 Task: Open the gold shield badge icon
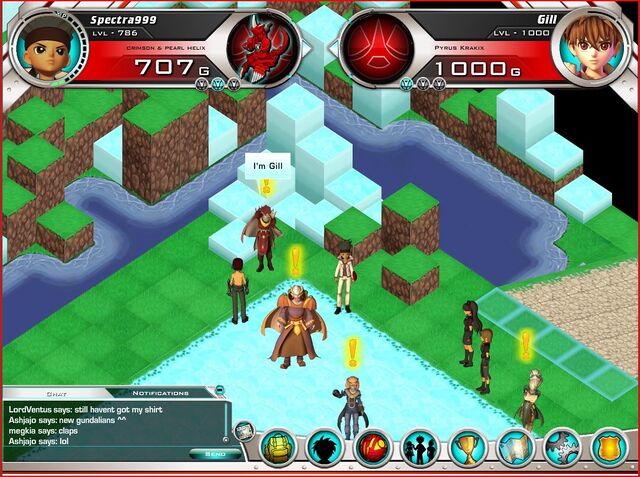pyautogui.click(x=608, y=446)
